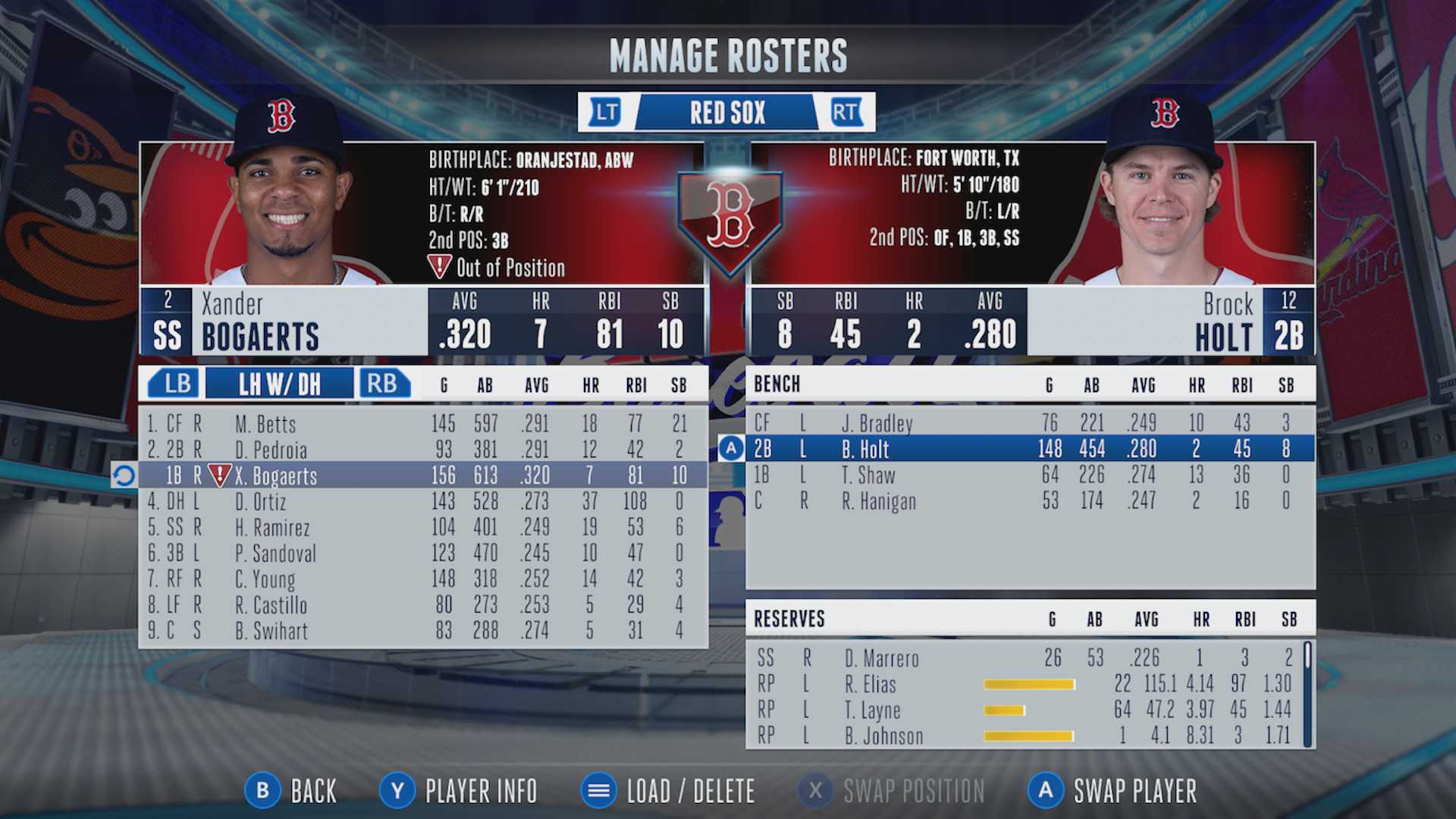The width and height of the screenshot is (1456, 819).
Task: Pick D. Ortiz at DH
Action: click(x=422, y=501)
